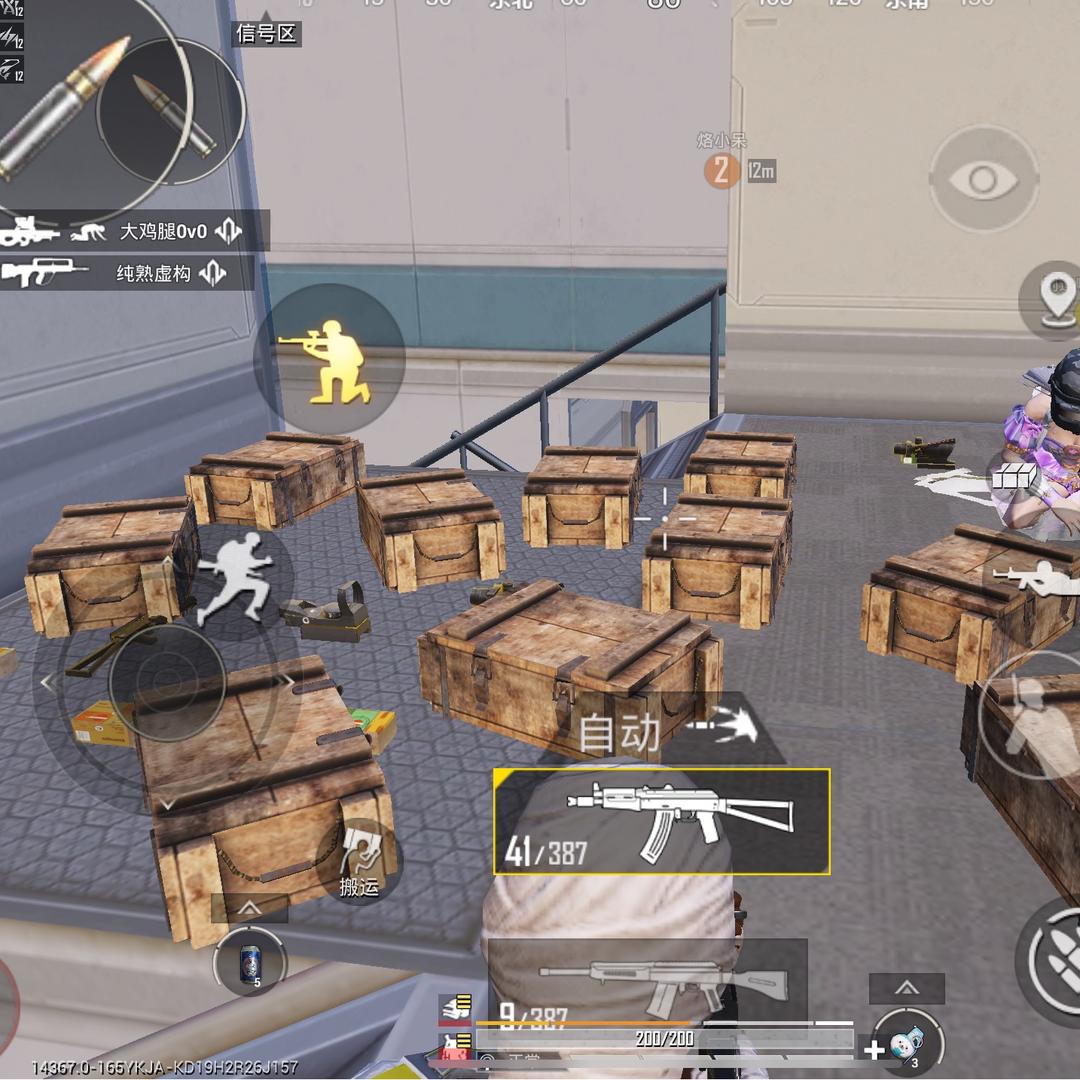The width and height of the screenshot is (1080, 1080).
Task: Expand the list above the energy drink
Action: 249,908
